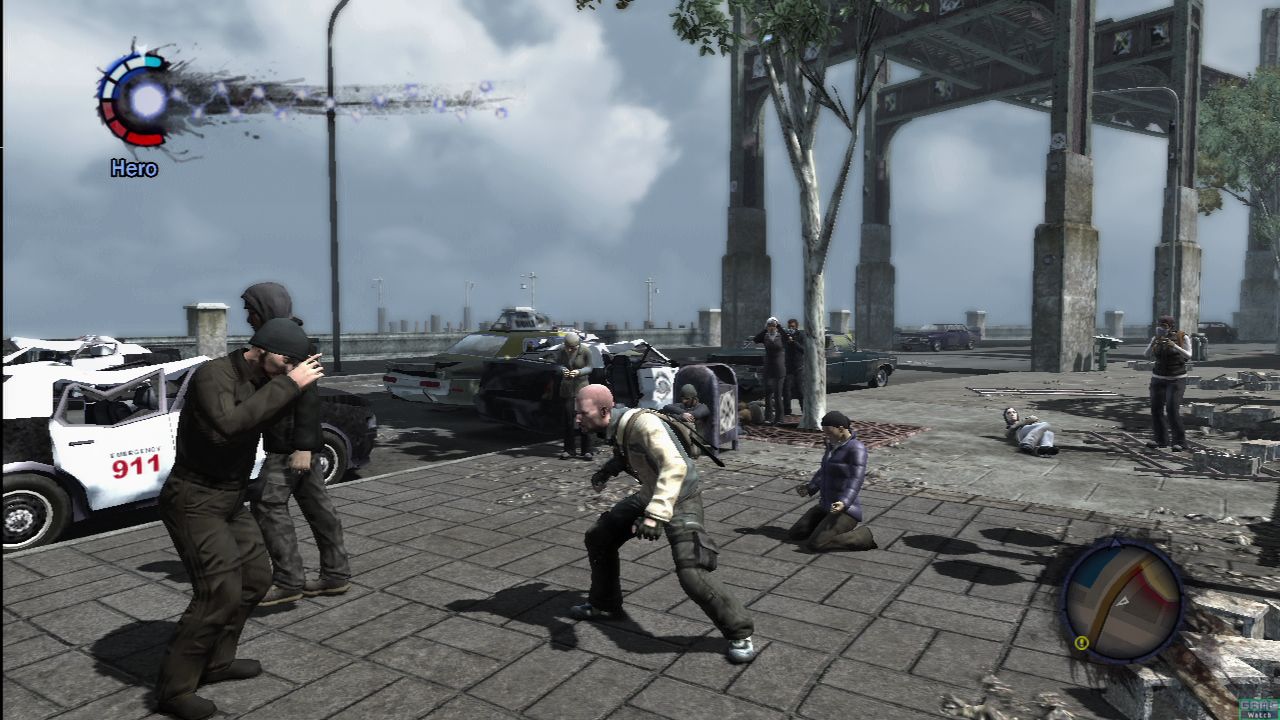This screenshot has width=1280, height=720.
Task: Select the yellow exclamation marker on the minimap
Action: coord(1082,643)
